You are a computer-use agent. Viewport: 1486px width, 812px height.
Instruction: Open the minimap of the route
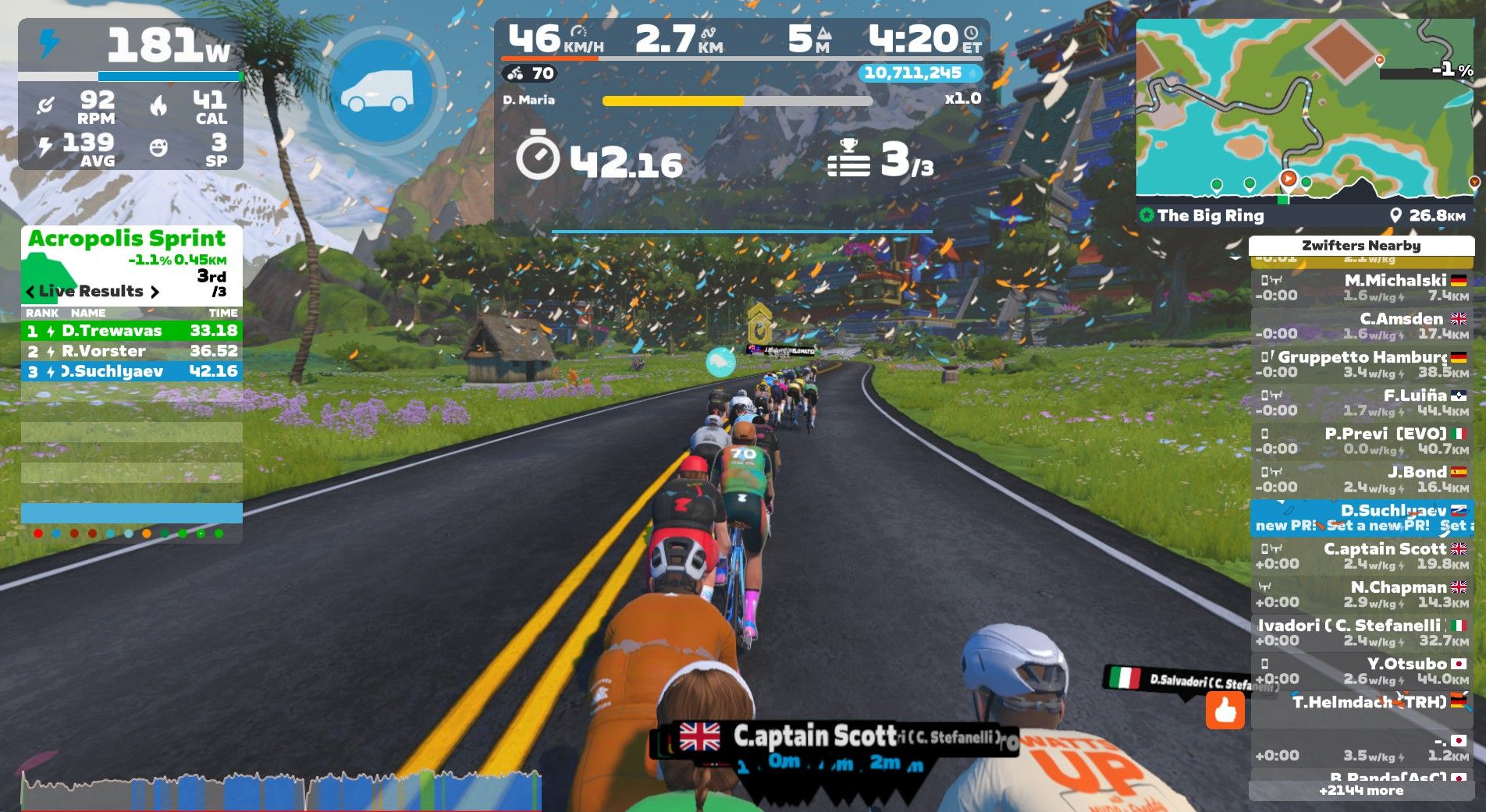(x=1303, y=108)
